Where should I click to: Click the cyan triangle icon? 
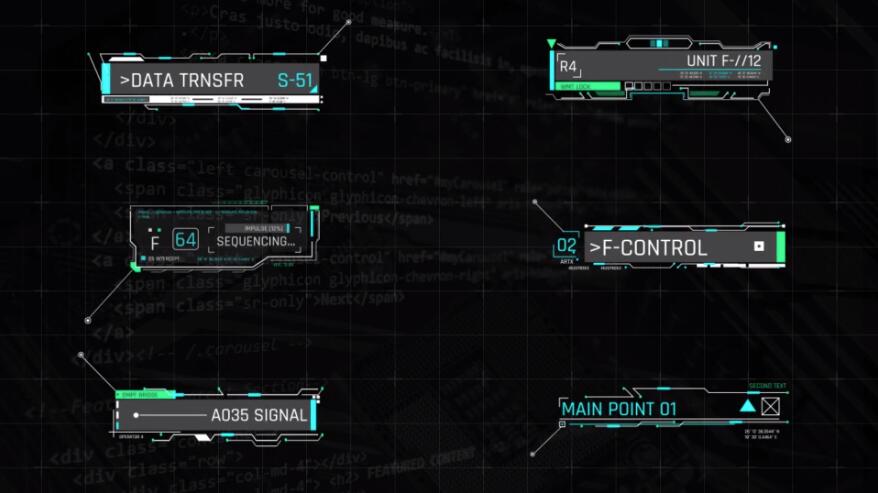point(747,406)
